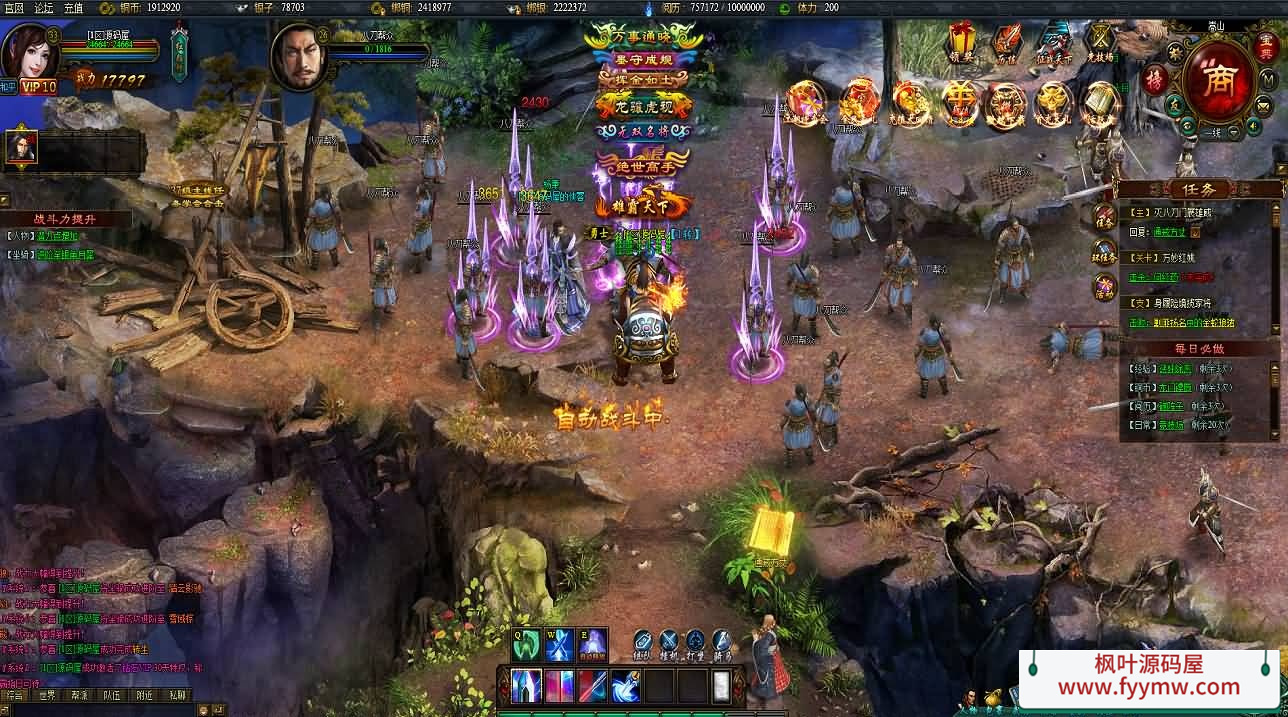Toggle the 挂机 auto-battle button
Viewport: 1288px width, 717px height.
pos(669,644)
